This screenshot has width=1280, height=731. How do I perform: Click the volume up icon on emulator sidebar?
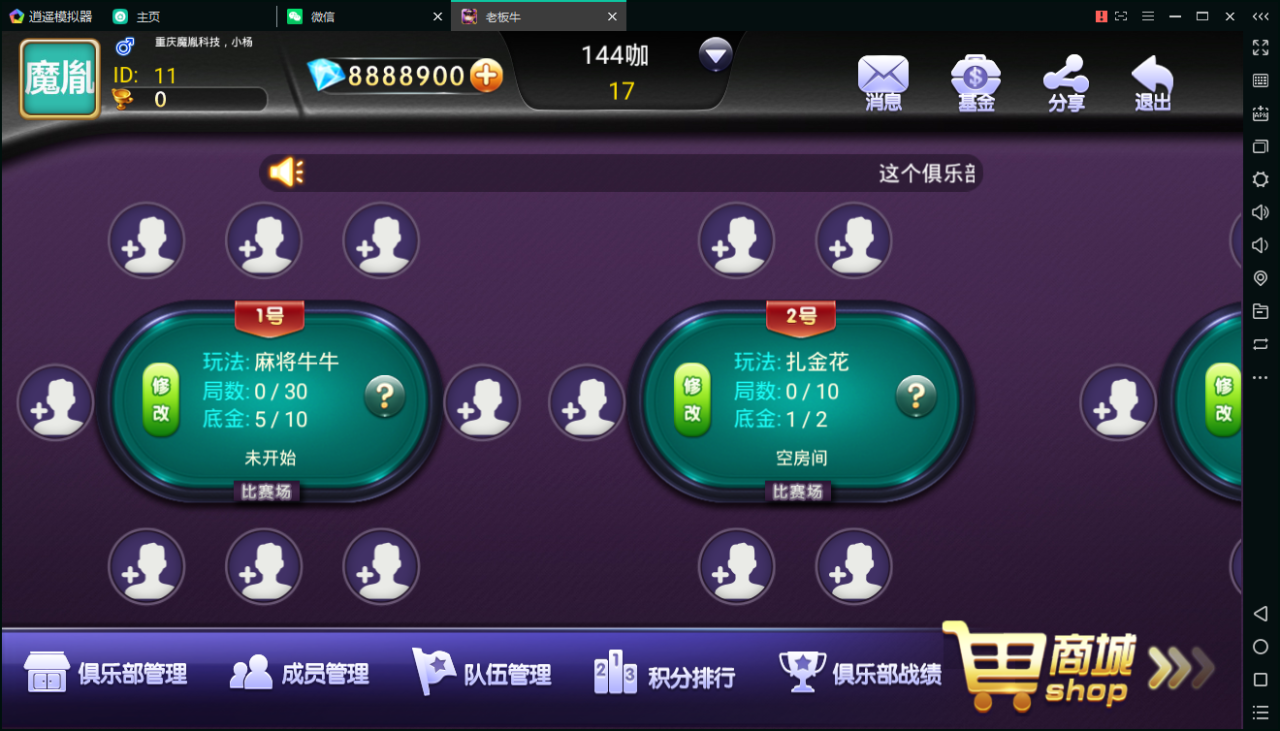click(x=1260, y=212)
